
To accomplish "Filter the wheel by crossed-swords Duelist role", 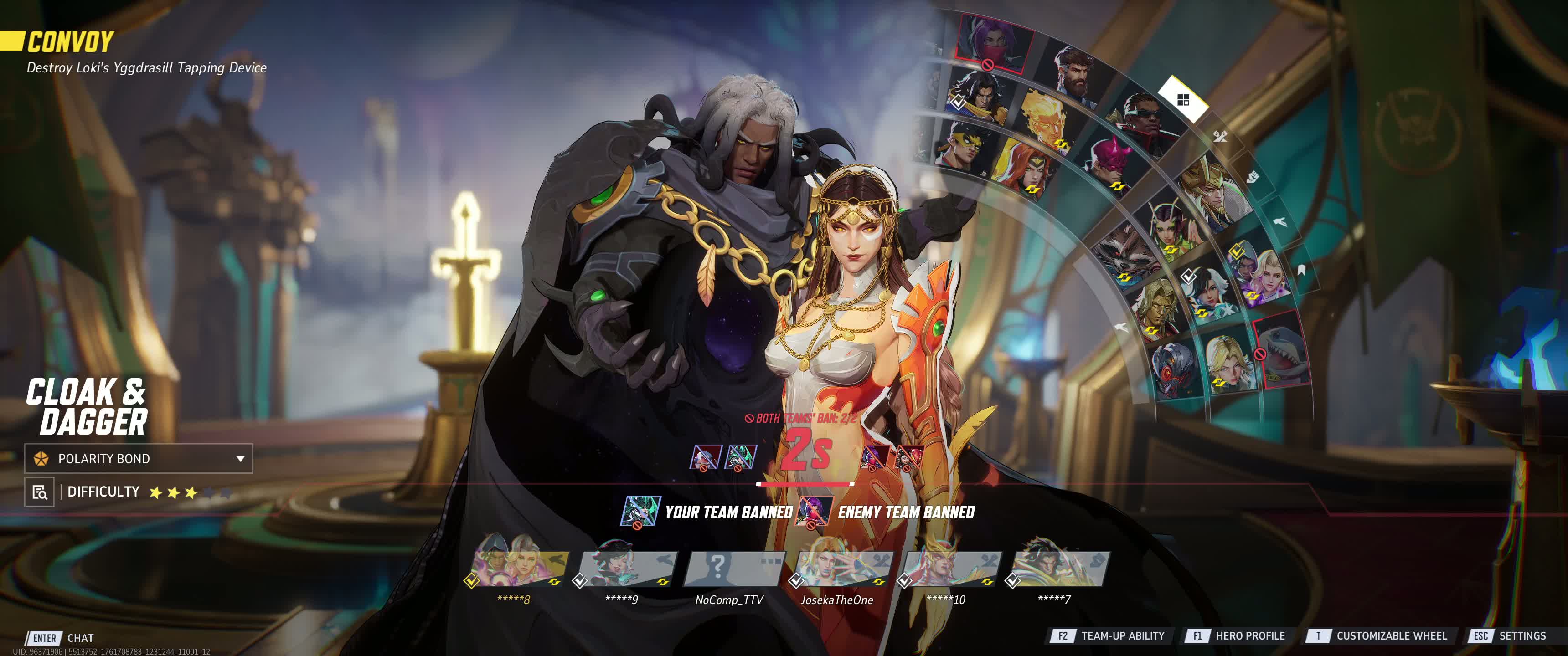I will [1219, 136].
